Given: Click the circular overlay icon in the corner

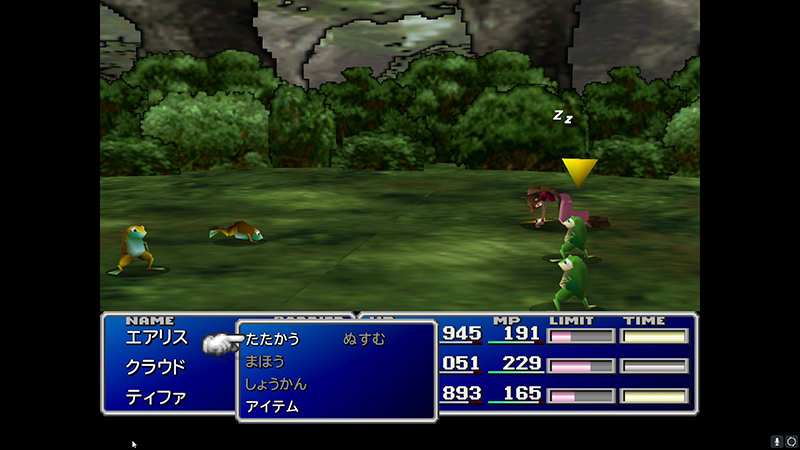Looking at the screenshot, I should tap(791, 441).
